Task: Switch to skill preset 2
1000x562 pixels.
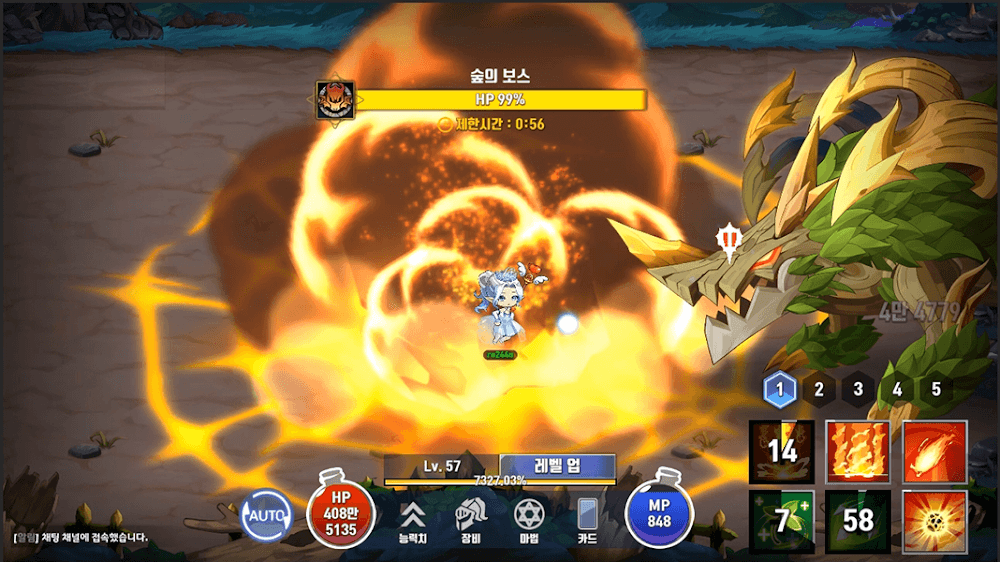Action: click(819, 389)
